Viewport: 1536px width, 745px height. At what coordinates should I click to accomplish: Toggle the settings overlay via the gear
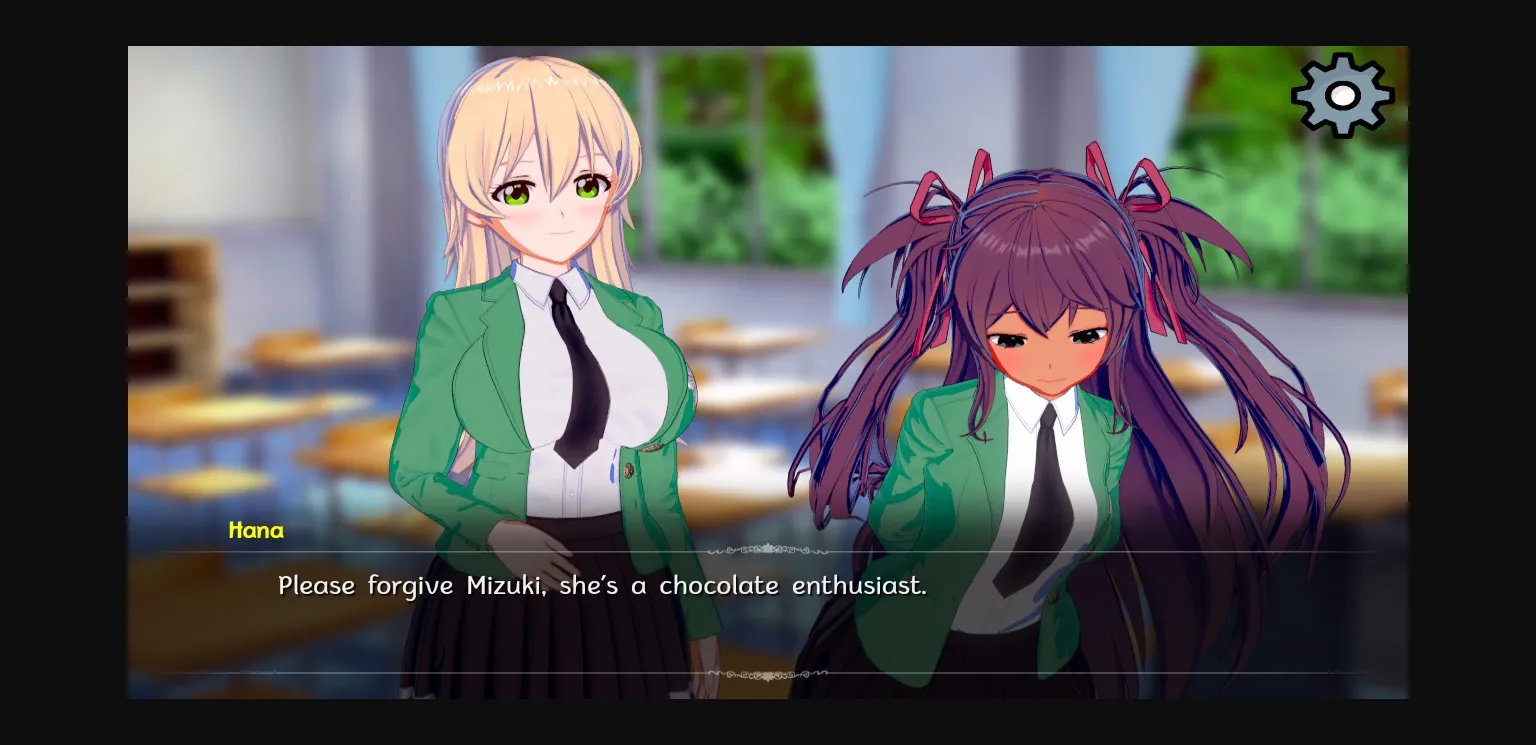tap(1344, 96)
